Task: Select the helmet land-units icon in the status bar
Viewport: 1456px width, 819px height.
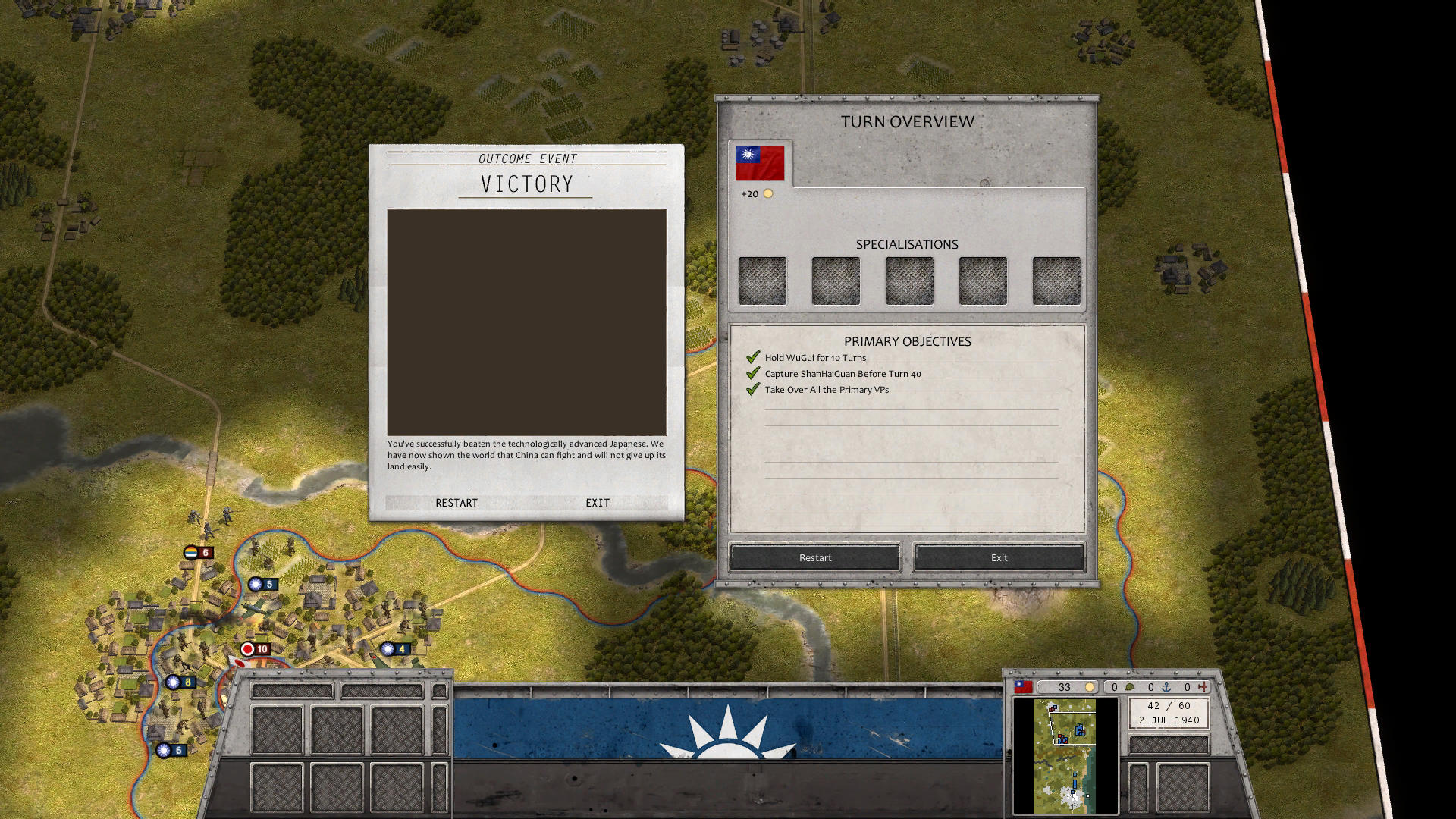Action: coord(1130,687)
